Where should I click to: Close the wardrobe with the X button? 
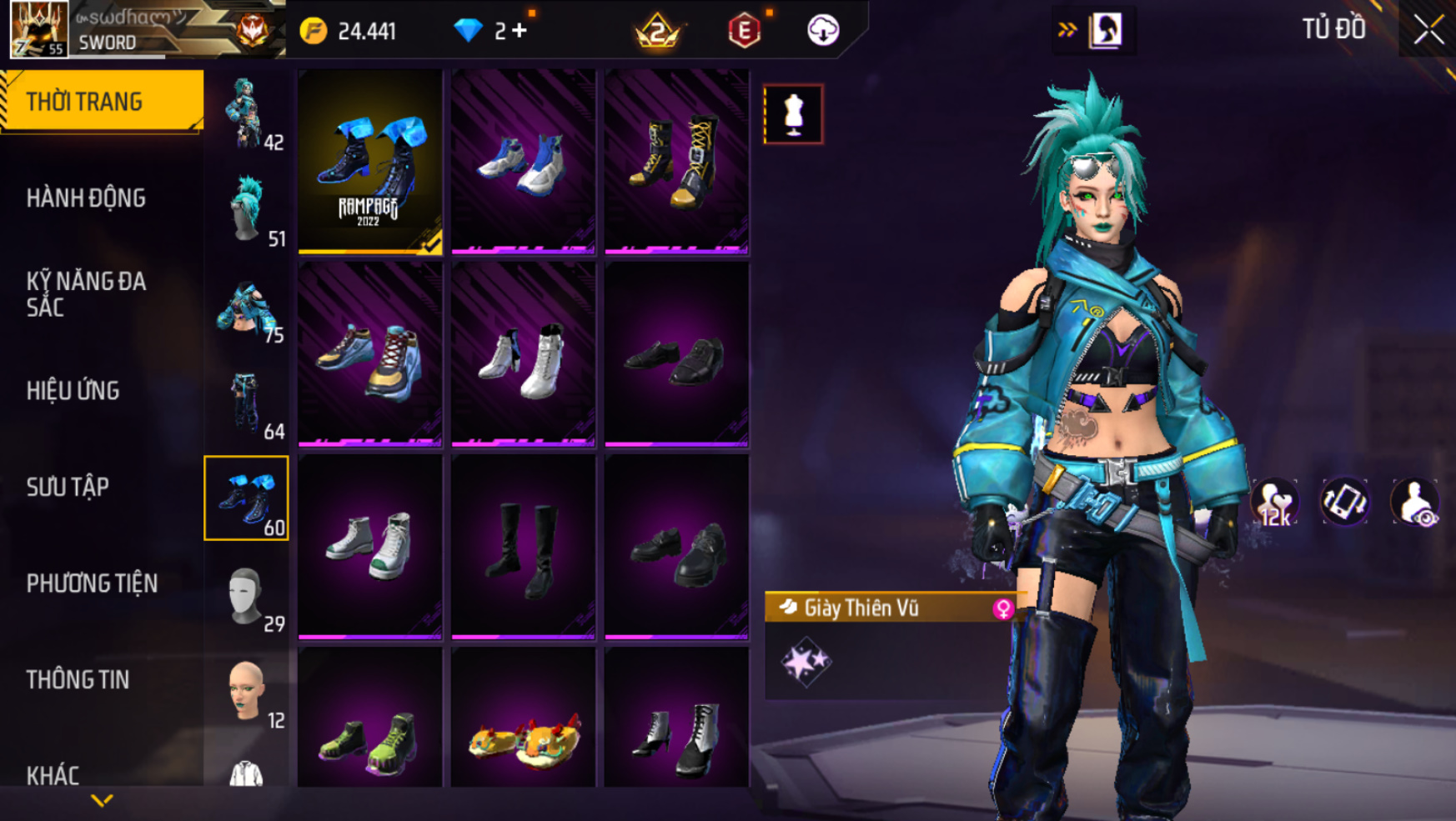click(x=1428, y=30)
